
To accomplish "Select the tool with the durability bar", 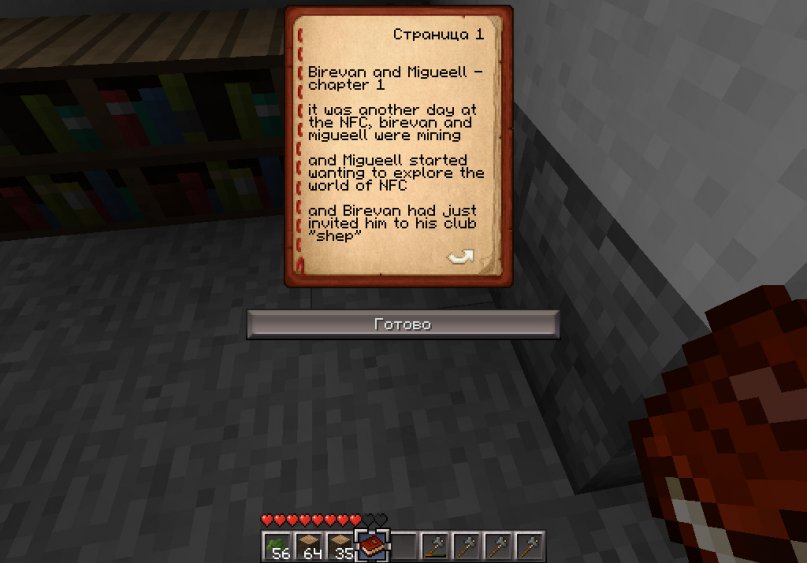I will (434, 546).
